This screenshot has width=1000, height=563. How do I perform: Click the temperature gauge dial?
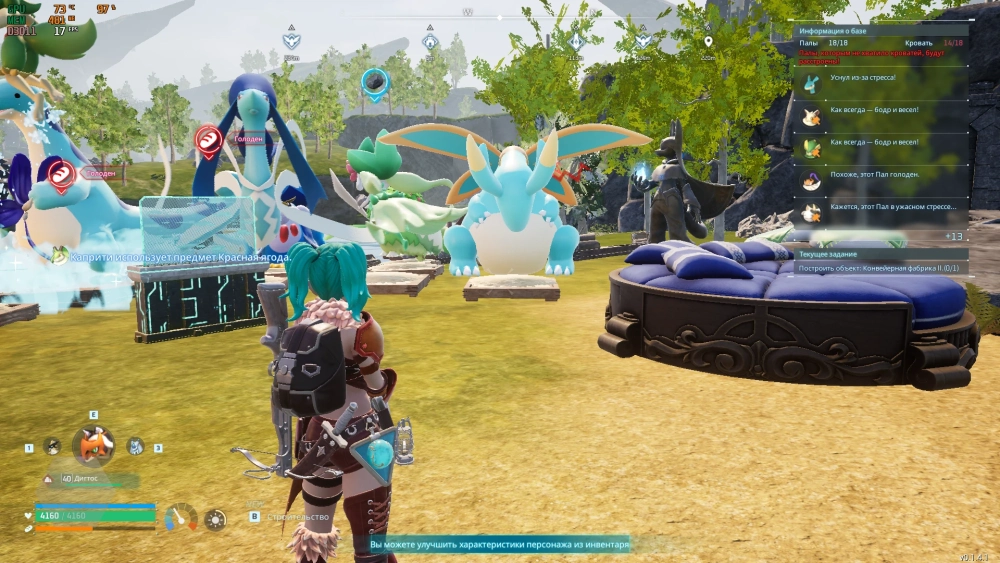[181, 517]
